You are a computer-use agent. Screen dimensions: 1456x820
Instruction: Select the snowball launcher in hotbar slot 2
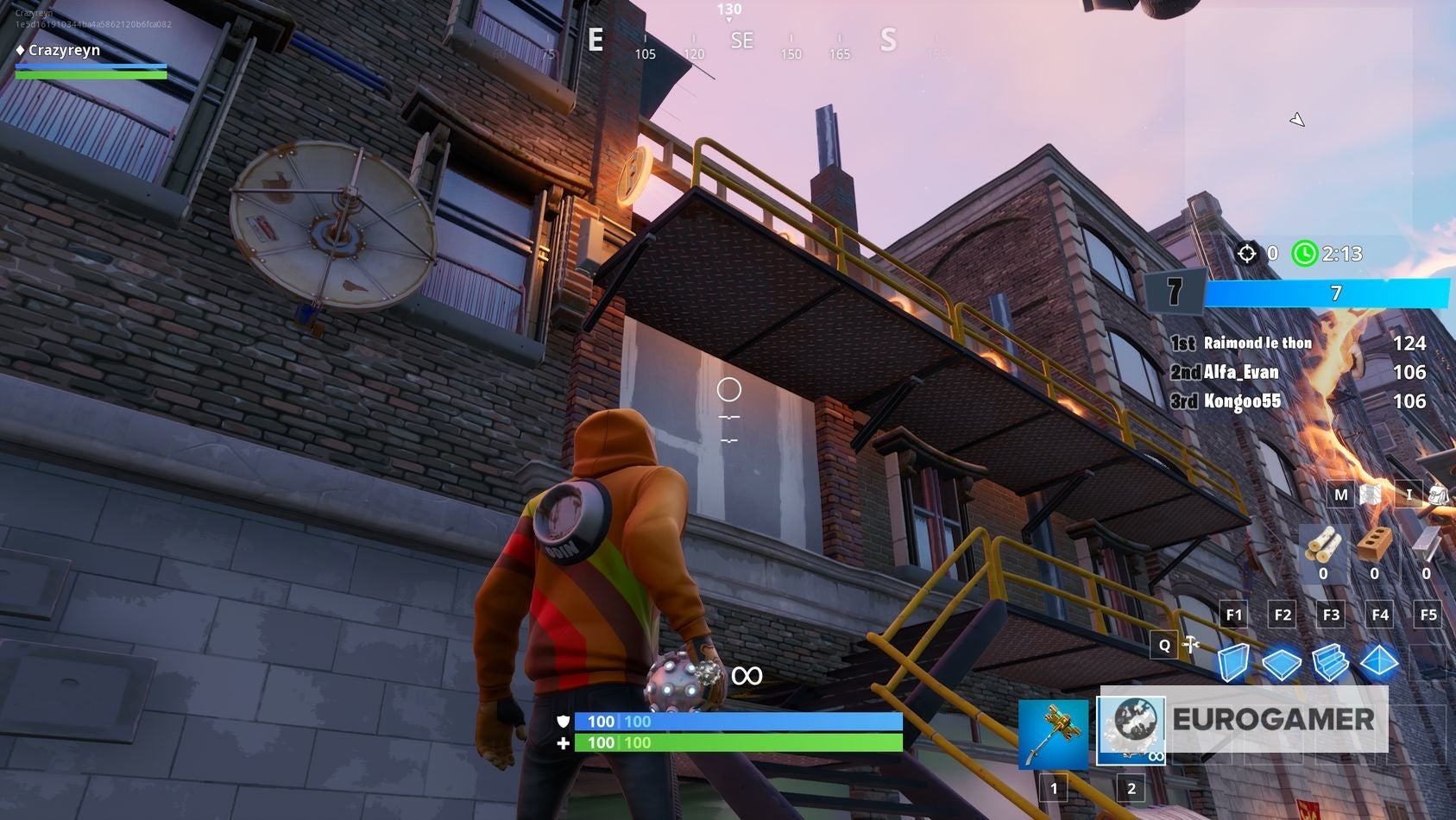pyautogui.click(x=1129, y=728)
